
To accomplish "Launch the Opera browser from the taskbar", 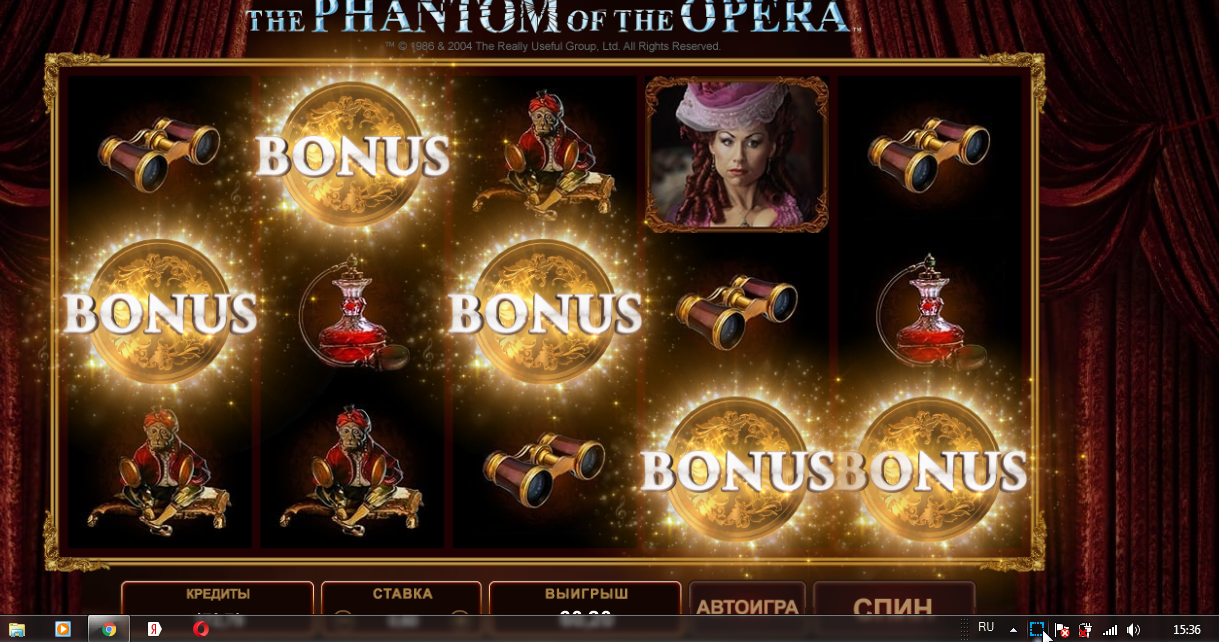I will 201,629.
